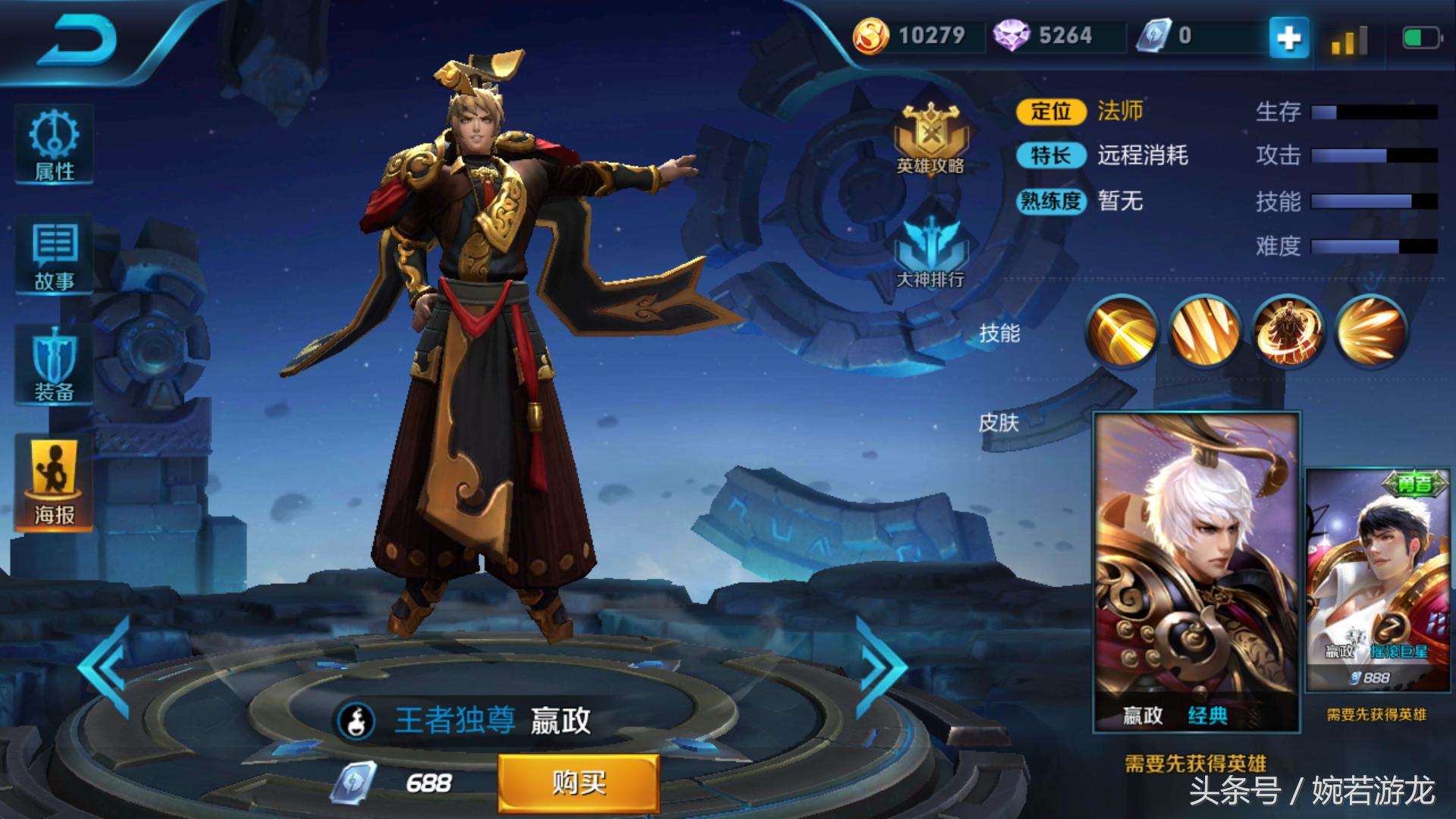View the fourth burst-projectile skill icon
Image resolution: width=1456 pixels, height=819 pixels.
1371,331
